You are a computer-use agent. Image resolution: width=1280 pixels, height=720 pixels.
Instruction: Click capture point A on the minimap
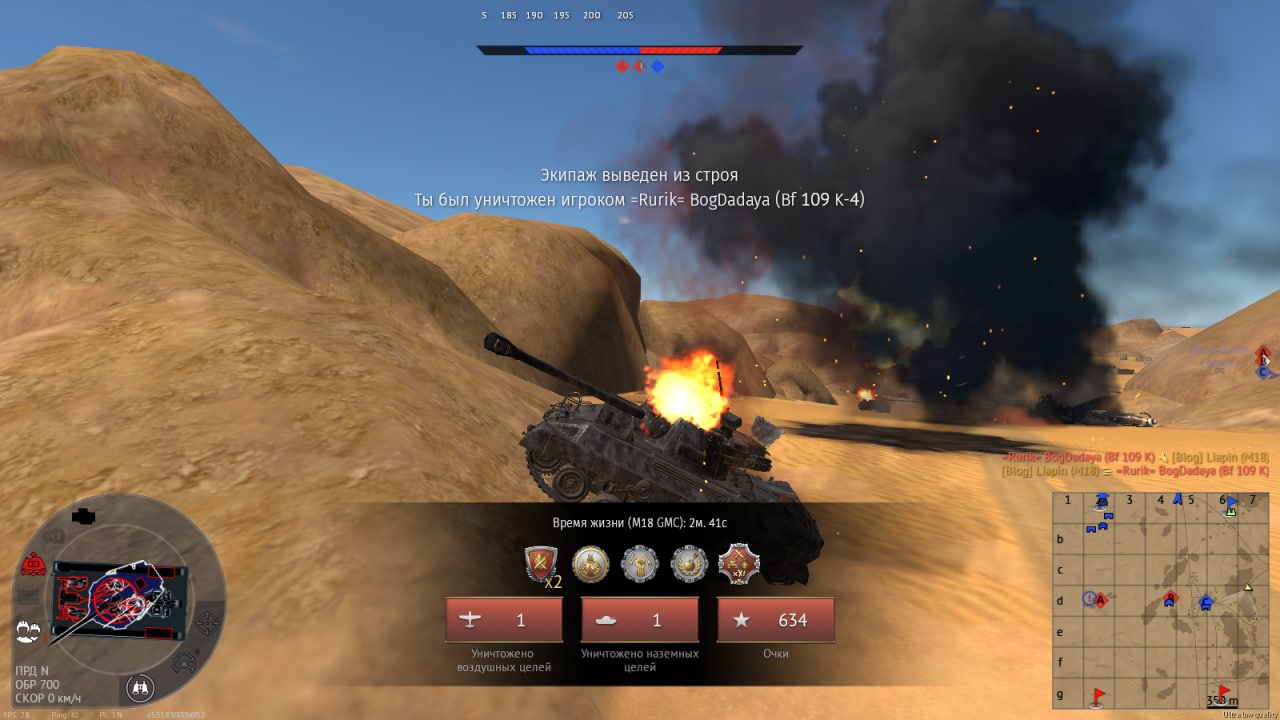tap(1100, 600)
